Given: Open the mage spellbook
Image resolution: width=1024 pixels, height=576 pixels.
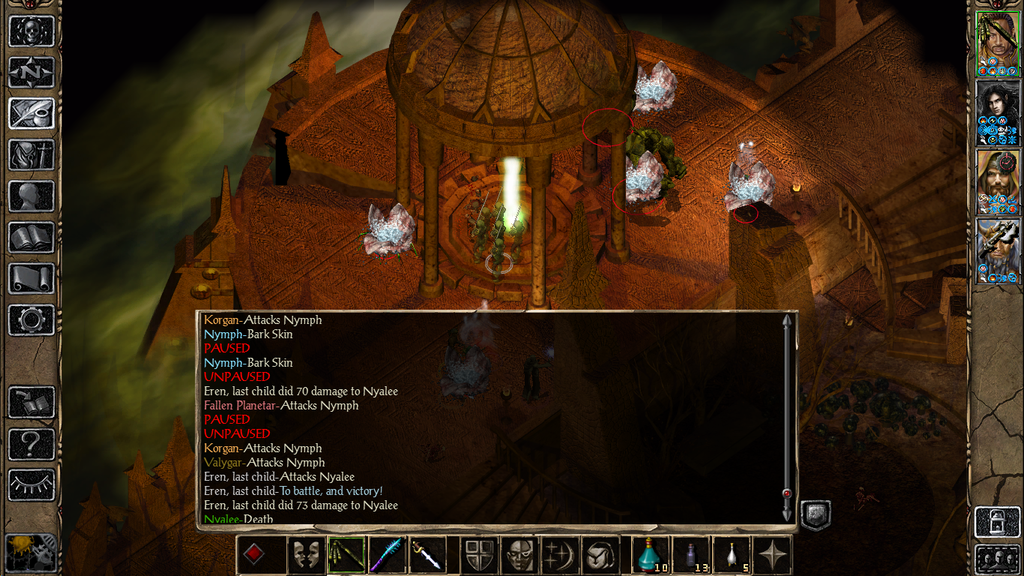Looking at the screenshot, I should point(31,237).
